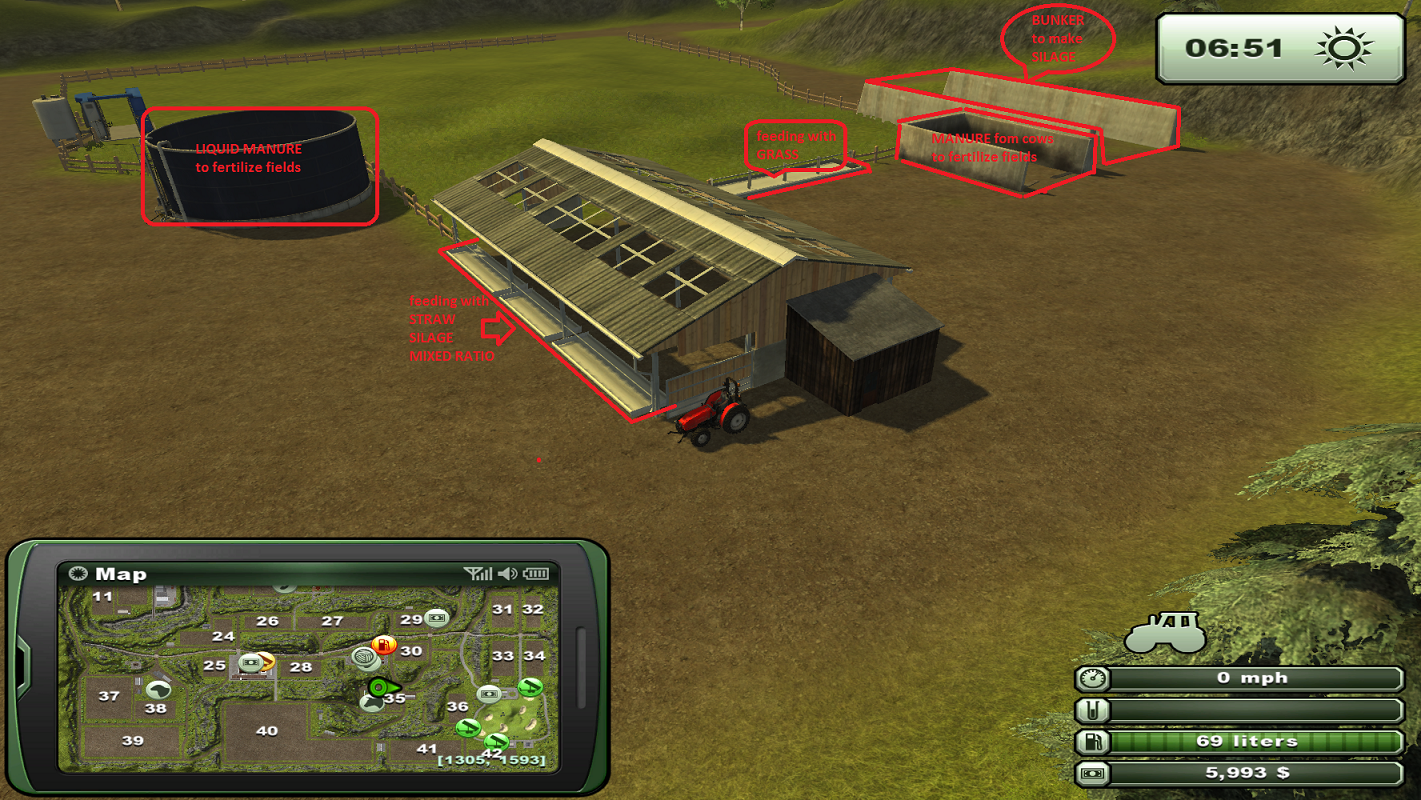Toggle the signal strength bars on the phone
The image size is (1421, 800).
point(479,573)
